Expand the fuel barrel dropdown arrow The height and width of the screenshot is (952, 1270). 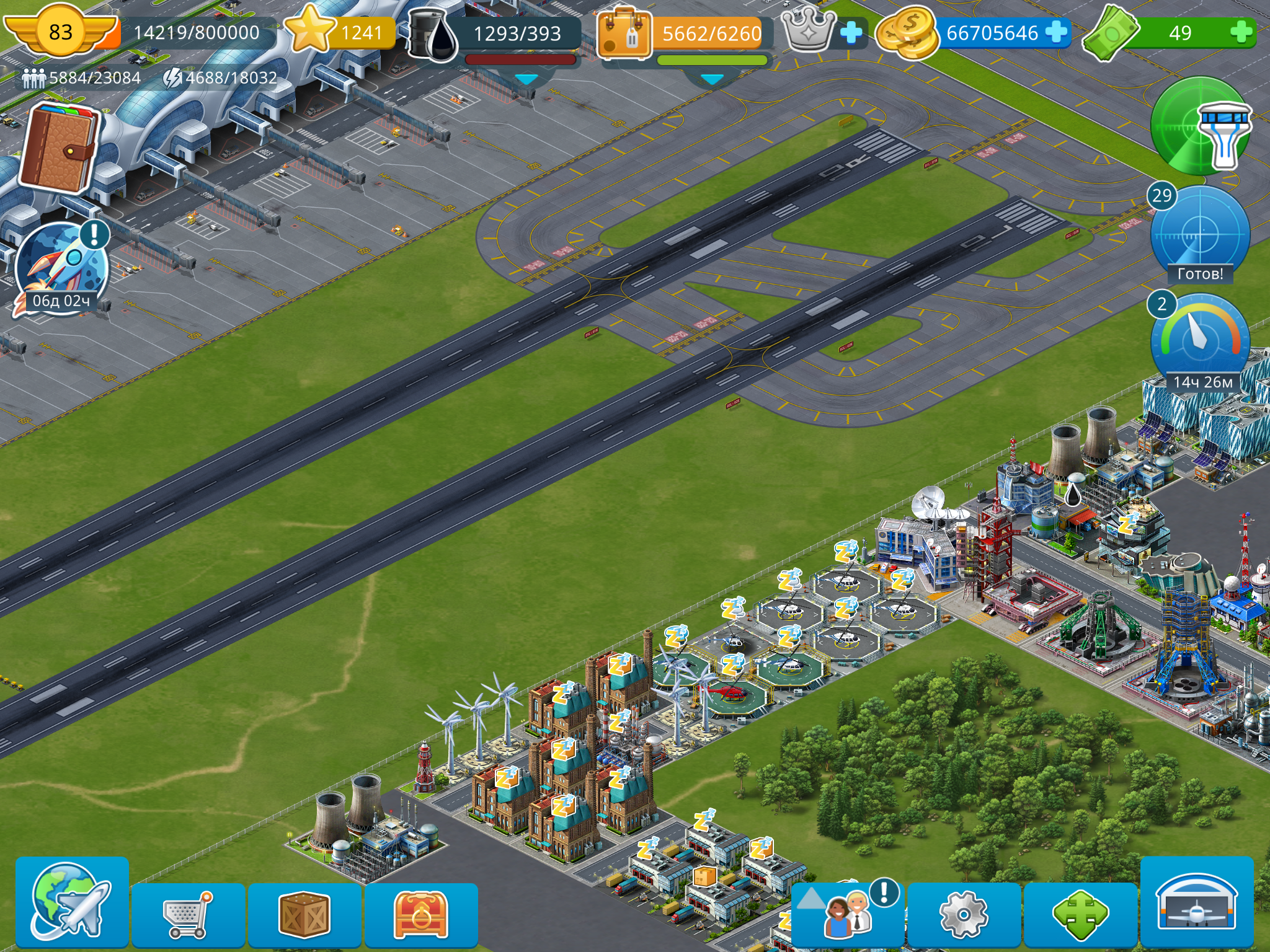[x=526, y=80]
